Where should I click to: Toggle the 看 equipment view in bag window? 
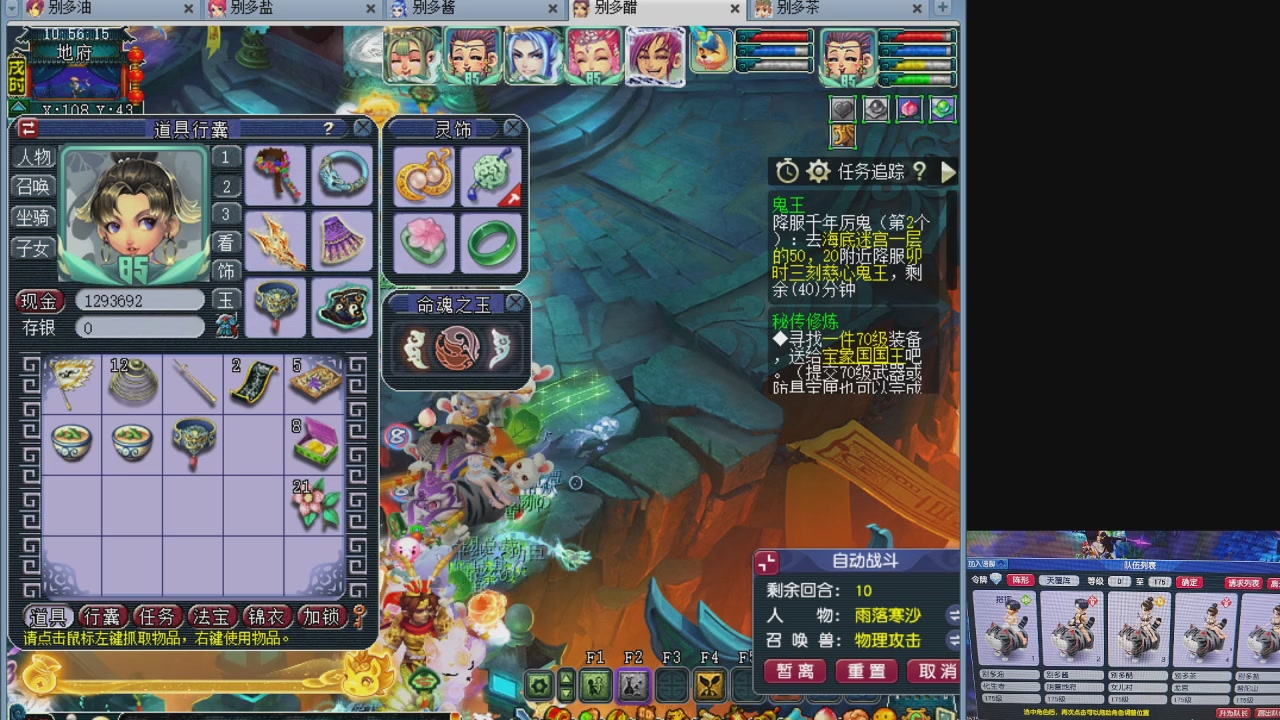(x=225, y=243)
